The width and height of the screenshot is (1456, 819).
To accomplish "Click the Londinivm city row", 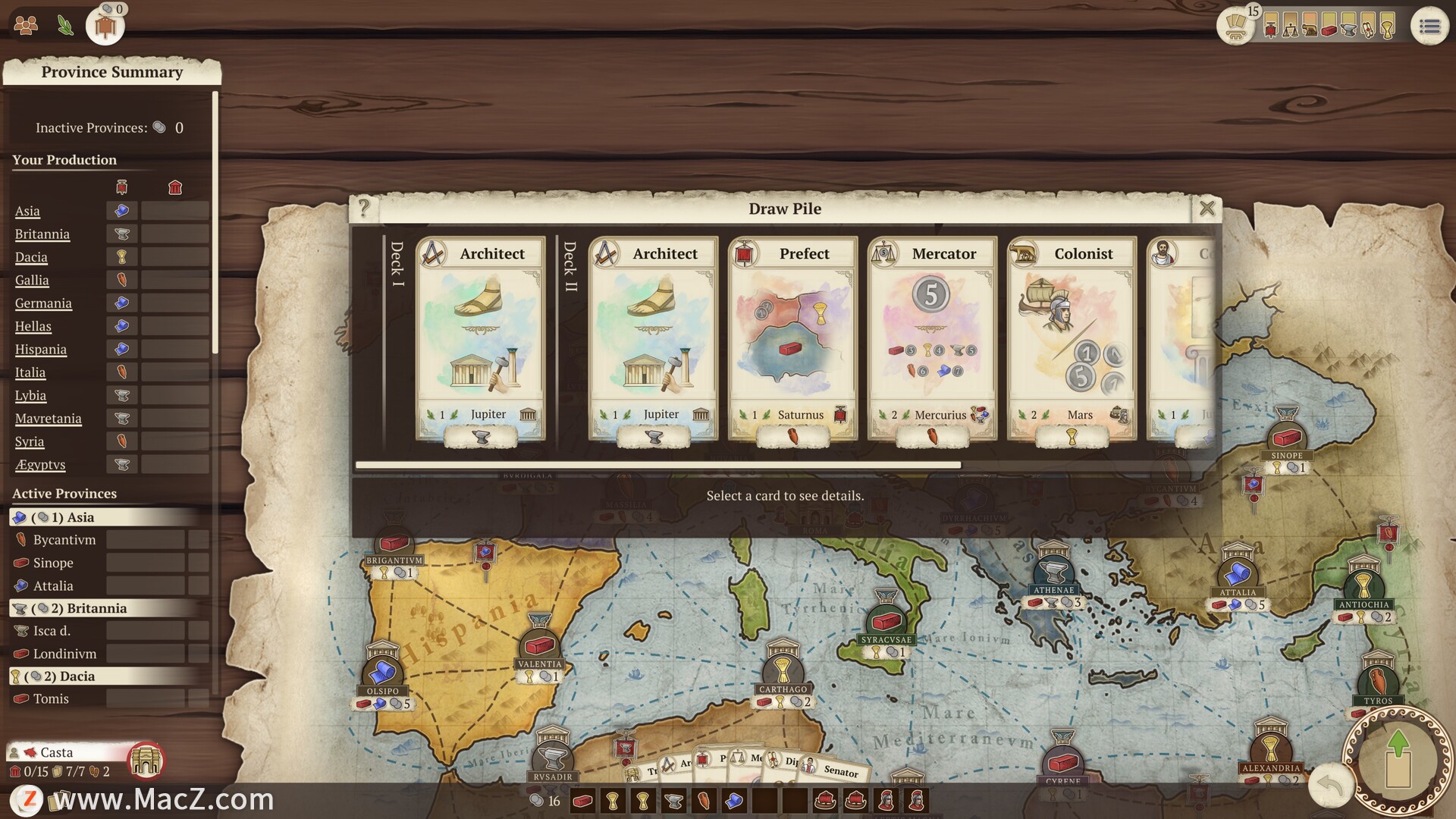I will (x=64, y=654).
